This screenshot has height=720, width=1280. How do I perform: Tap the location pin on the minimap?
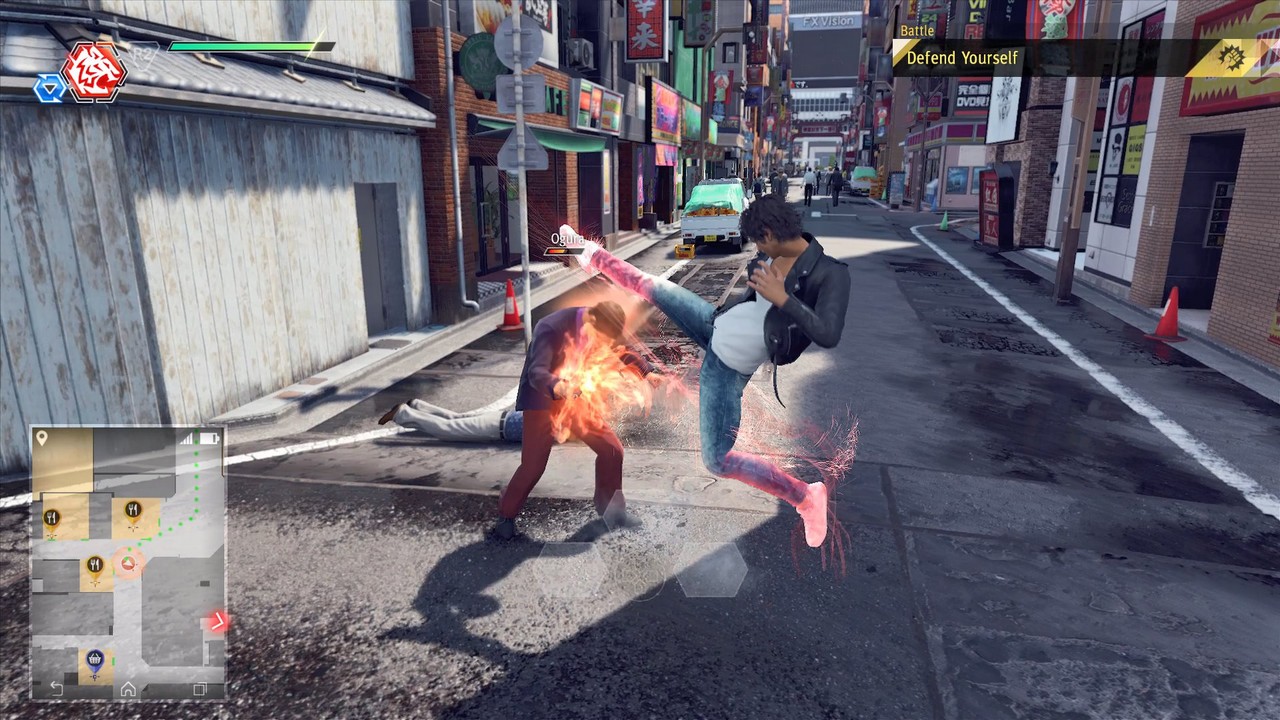(x=42, y=439)
